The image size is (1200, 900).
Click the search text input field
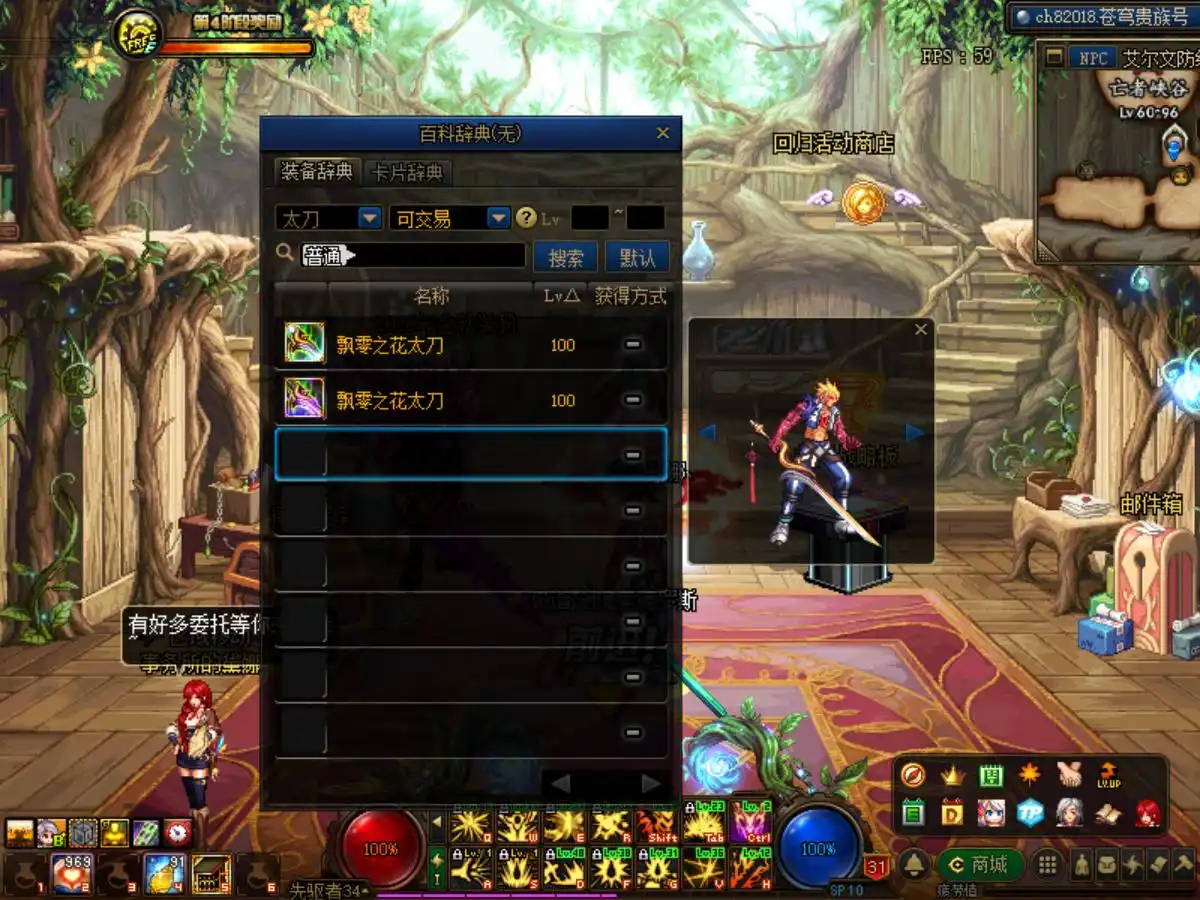[413, 256]
